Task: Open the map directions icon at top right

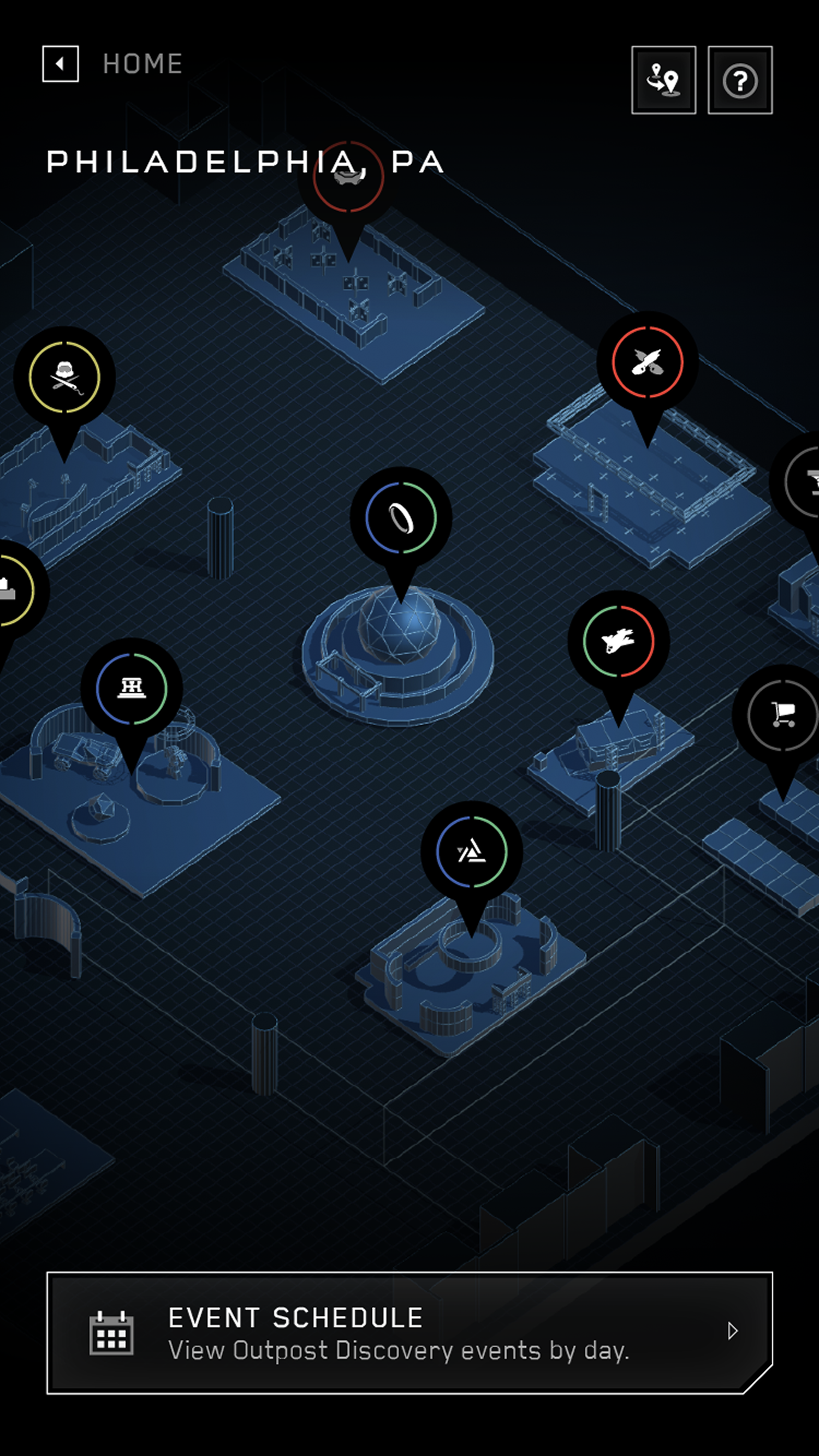Action: pyautogui.click(x=663, y=80)
